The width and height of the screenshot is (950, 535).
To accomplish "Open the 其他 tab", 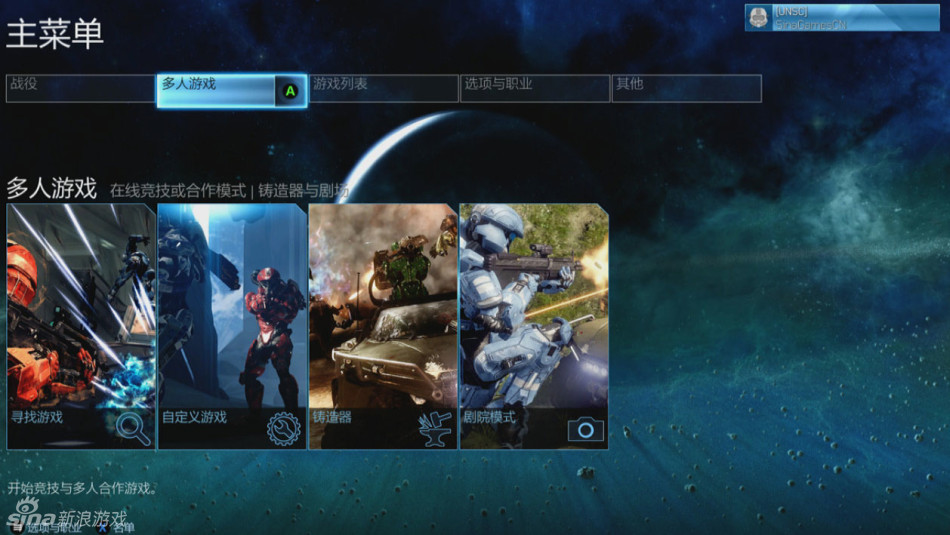I will 686,88.
